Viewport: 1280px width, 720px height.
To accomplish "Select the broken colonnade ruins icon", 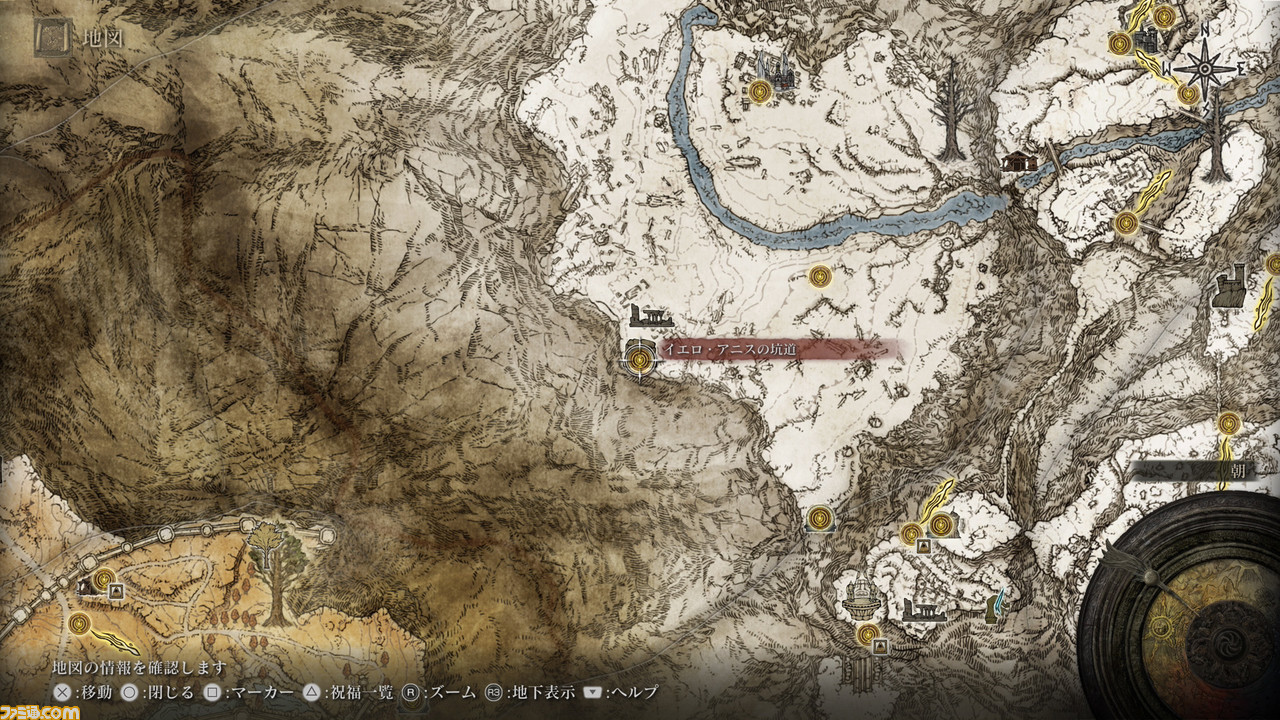I will click(923, 610).
